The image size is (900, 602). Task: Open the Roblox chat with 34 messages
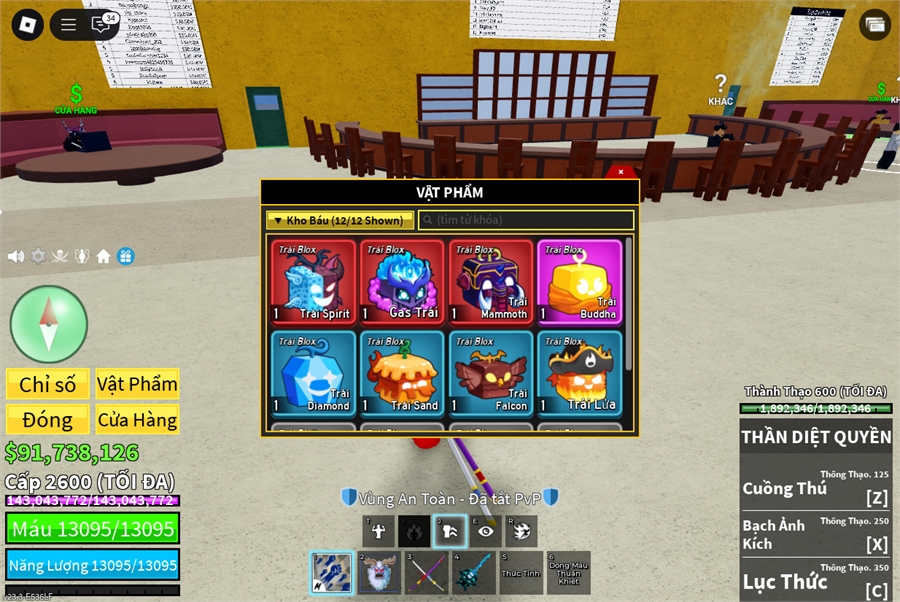click(x=102, y=25)
